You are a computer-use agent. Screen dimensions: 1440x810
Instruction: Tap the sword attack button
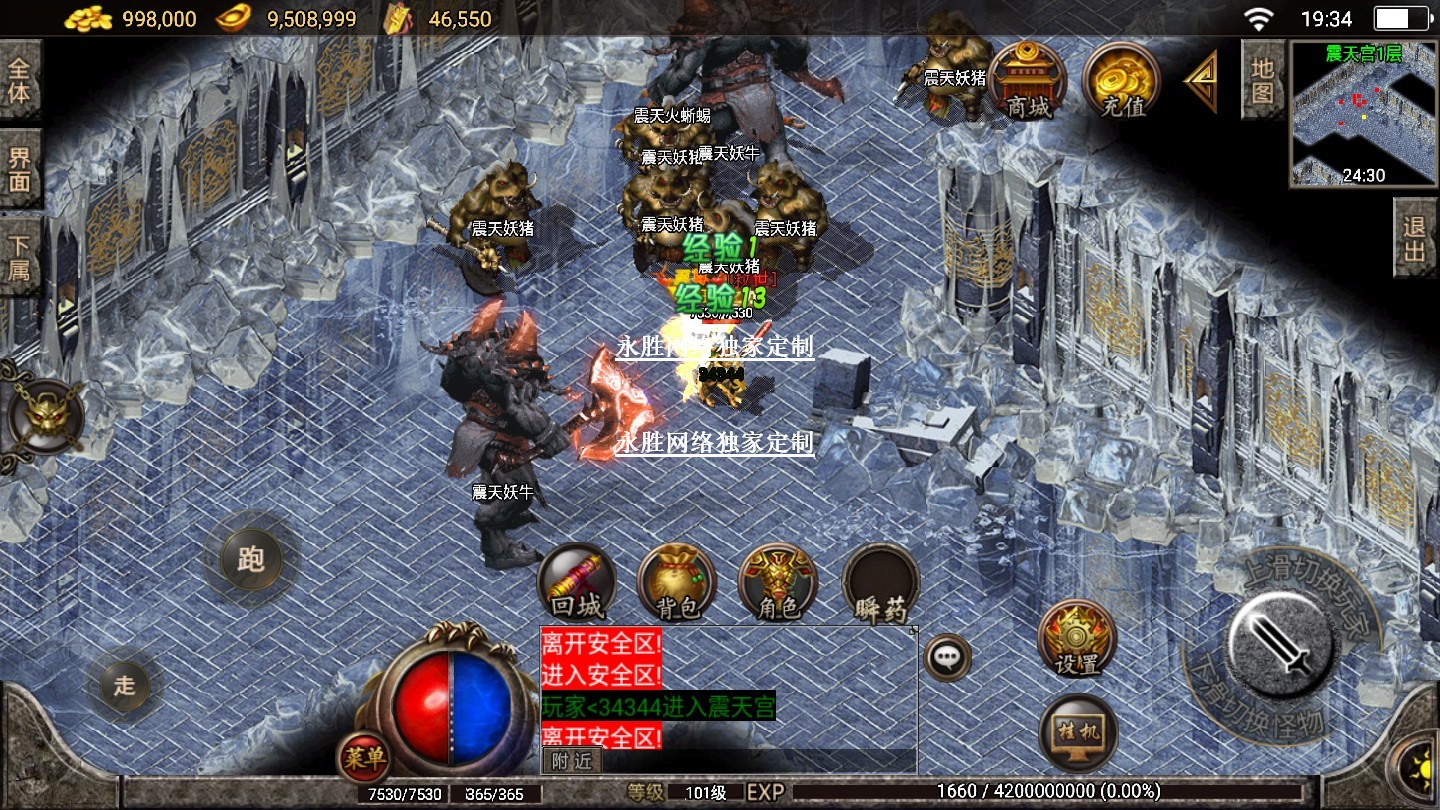1280,638
